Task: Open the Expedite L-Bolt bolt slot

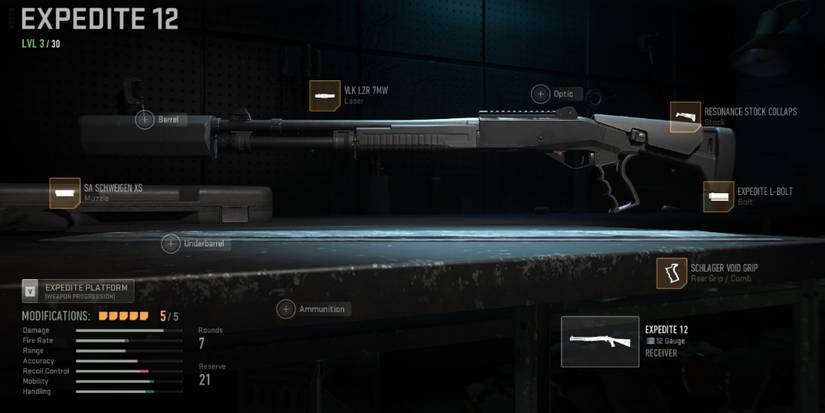Action: pyautogui.click(x=718, y=196)
